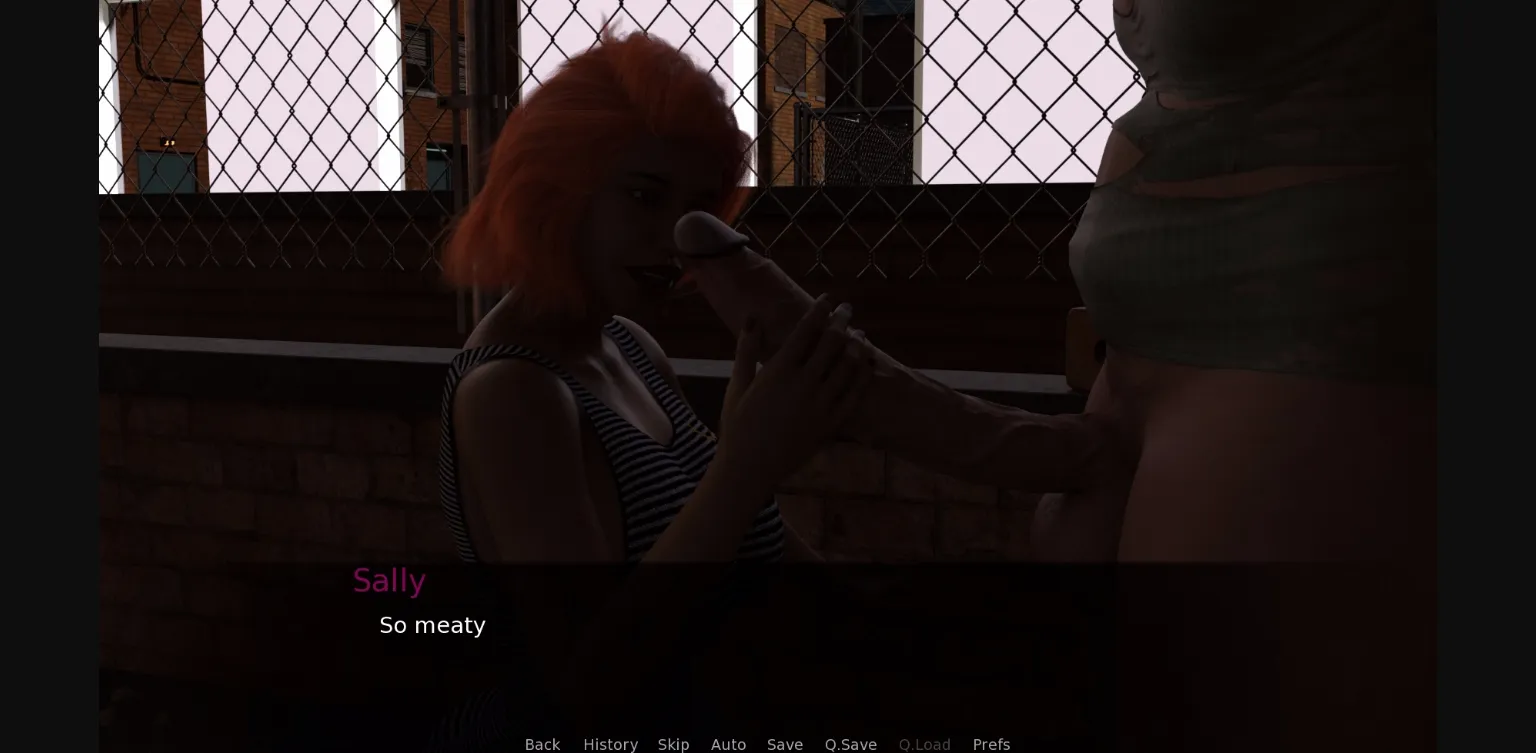Click the grayed-out Q.Load option
Screen dimensions: 1536x753
[x=924, y=744]
